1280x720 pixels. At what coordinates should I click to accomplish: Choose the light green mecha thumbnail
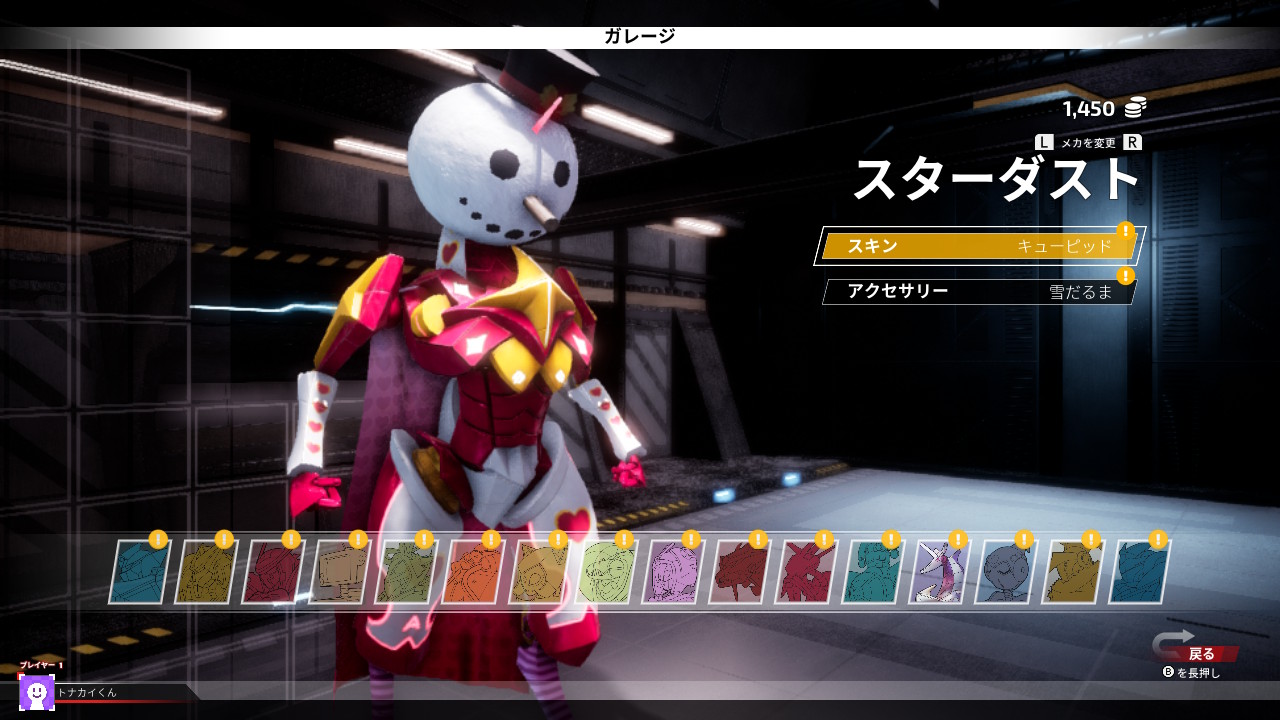pos(606,573)
